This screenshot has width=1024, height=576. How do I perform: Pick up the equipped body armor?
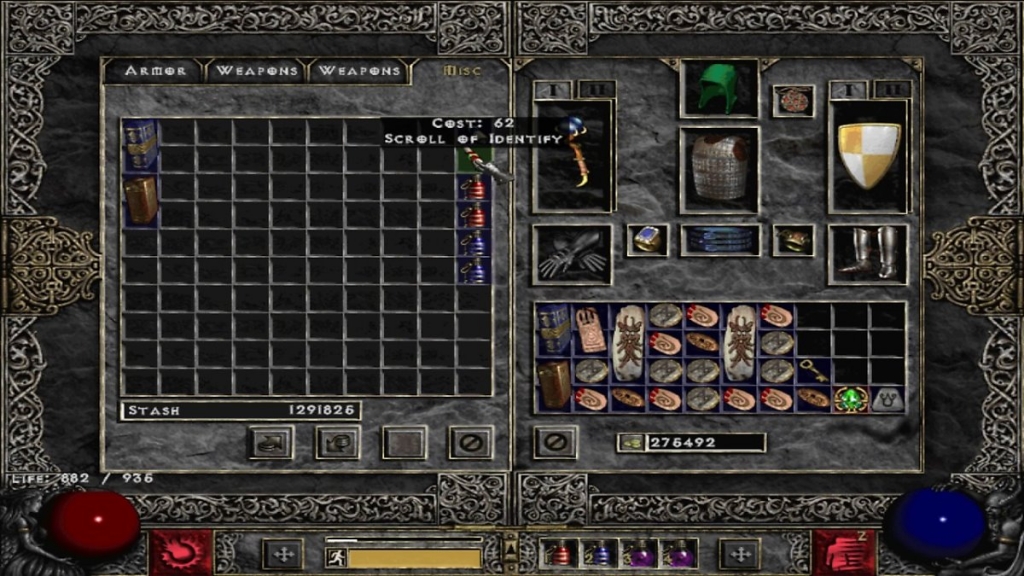tap(718, 168)
